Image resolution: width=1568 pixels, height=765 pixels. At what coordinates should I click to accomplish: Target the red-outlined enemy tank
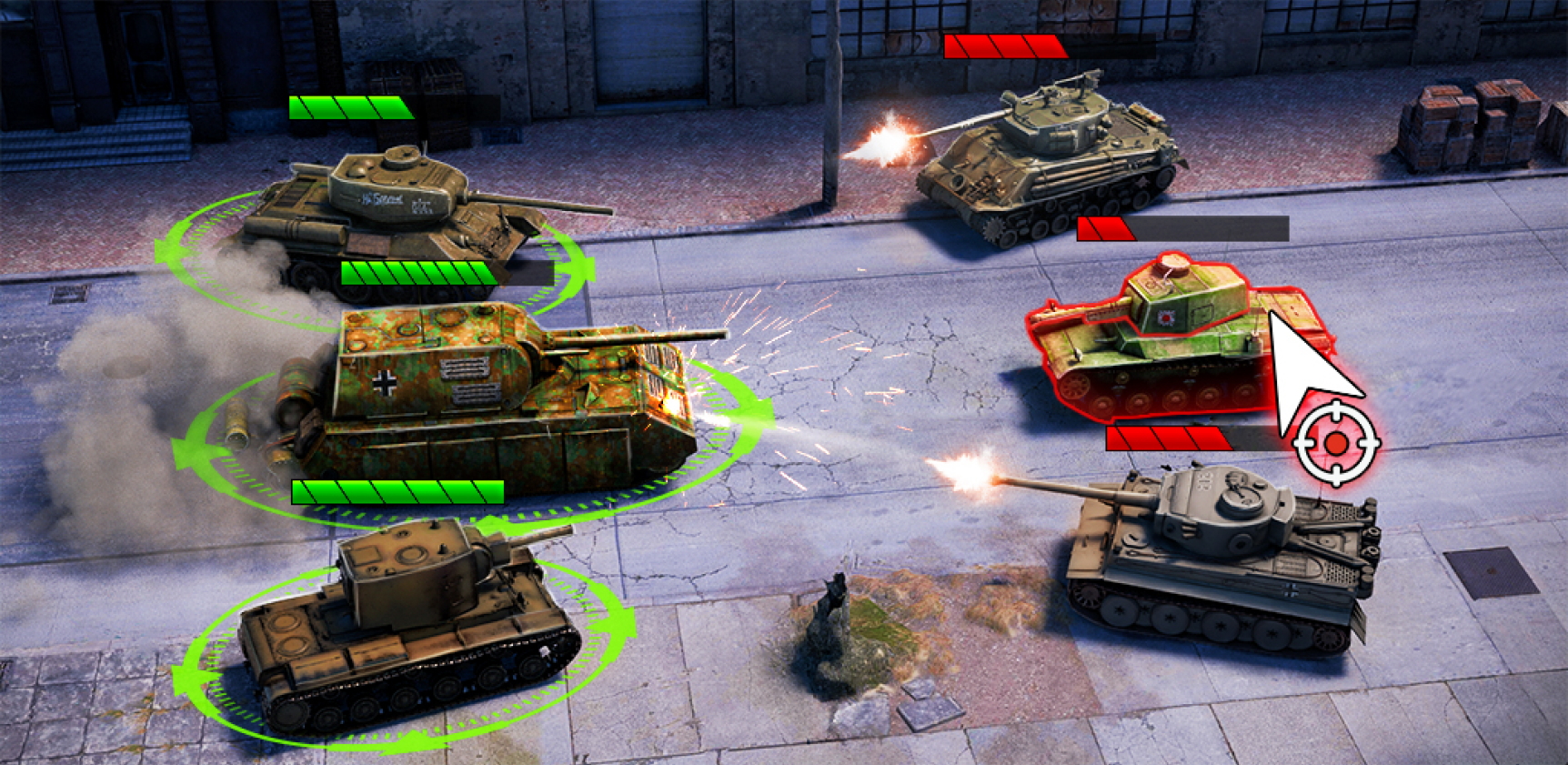pos(1173,341)
